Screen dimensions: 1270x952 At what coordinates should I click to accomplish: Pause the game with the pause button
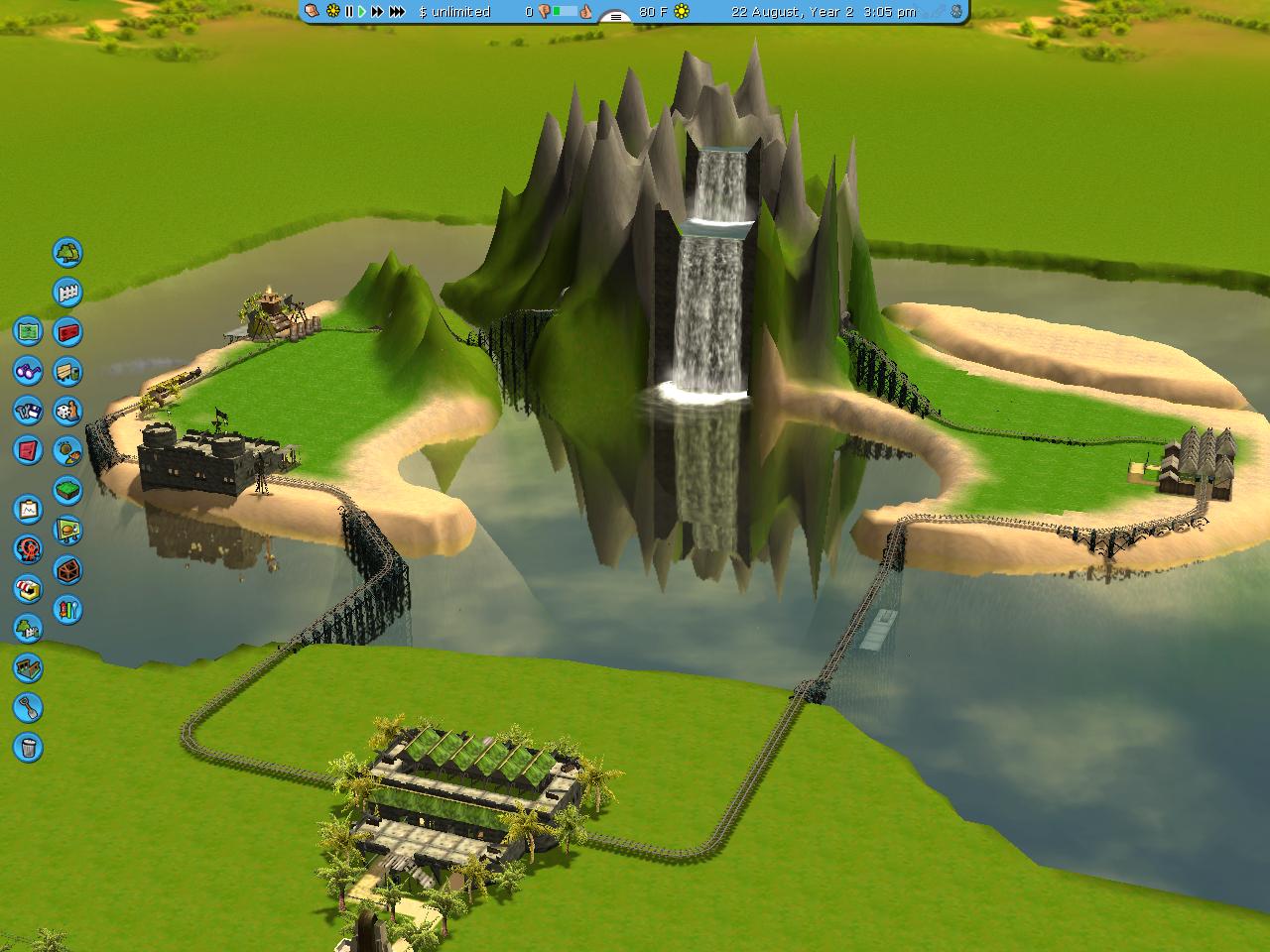coord(349,12)
